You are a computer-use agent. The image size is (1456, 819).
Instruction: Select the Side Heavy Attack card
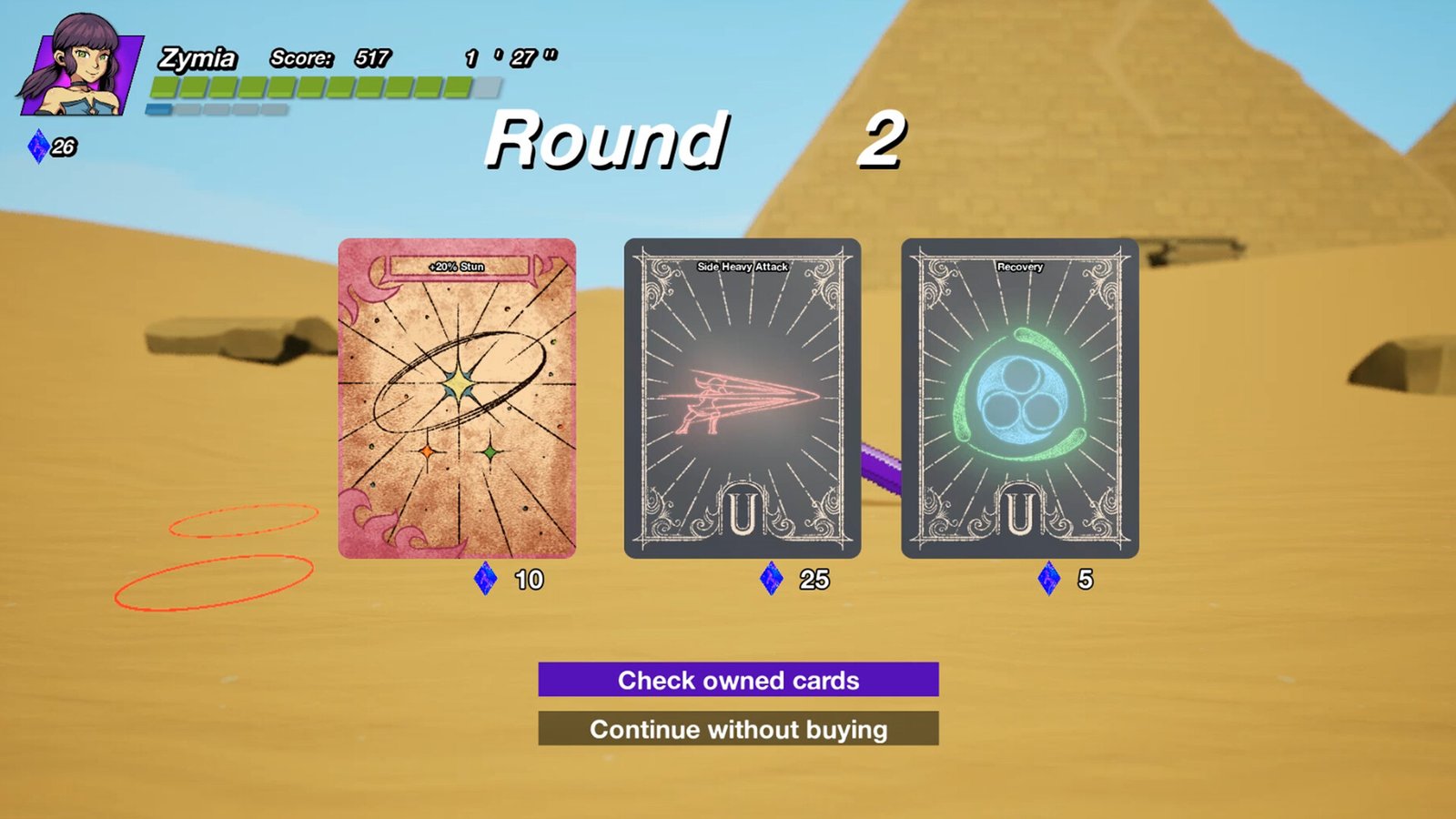point(742,399)
